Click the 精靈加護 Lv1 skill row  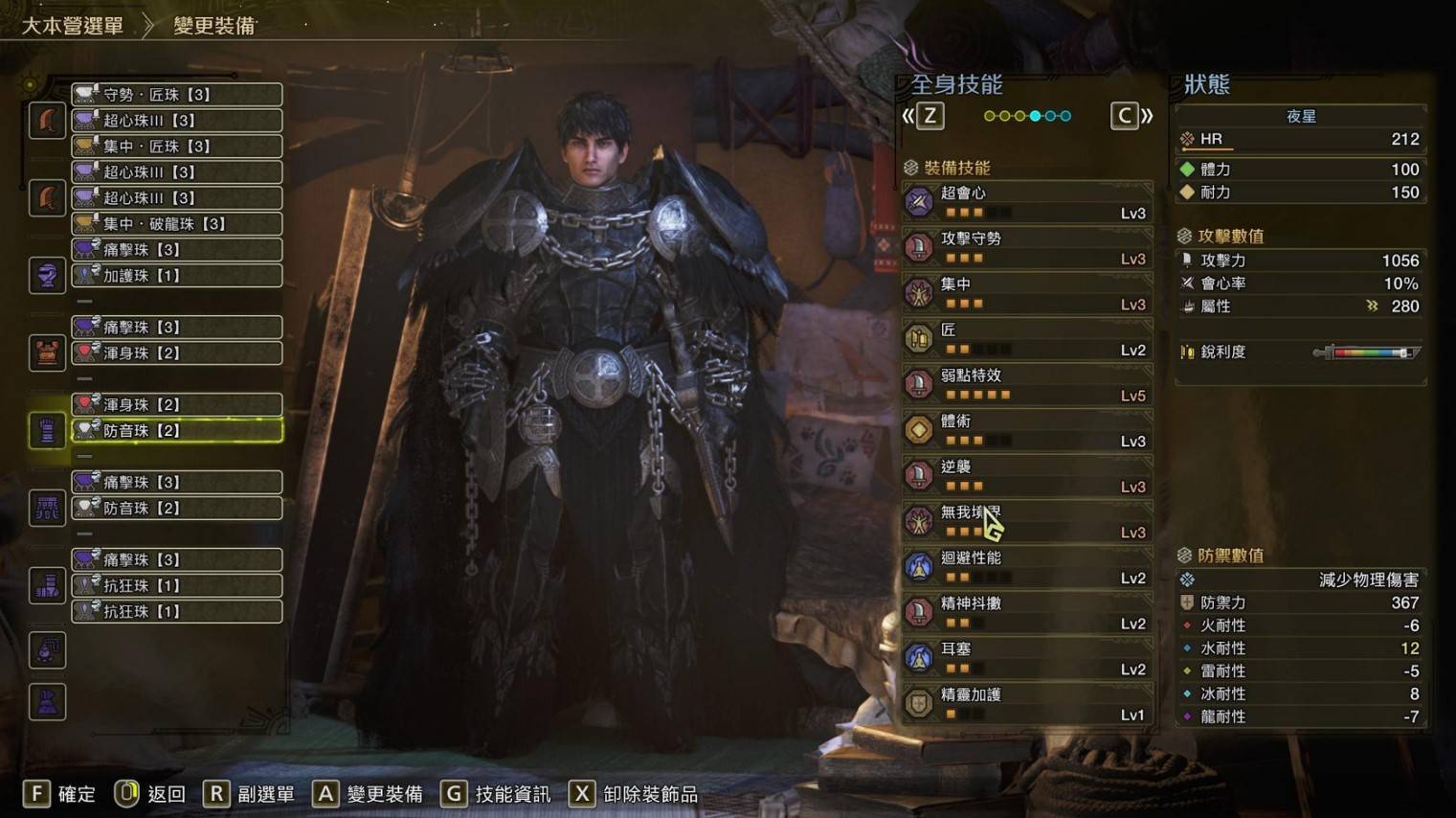pyautogui.click(x=1027, y=704)
